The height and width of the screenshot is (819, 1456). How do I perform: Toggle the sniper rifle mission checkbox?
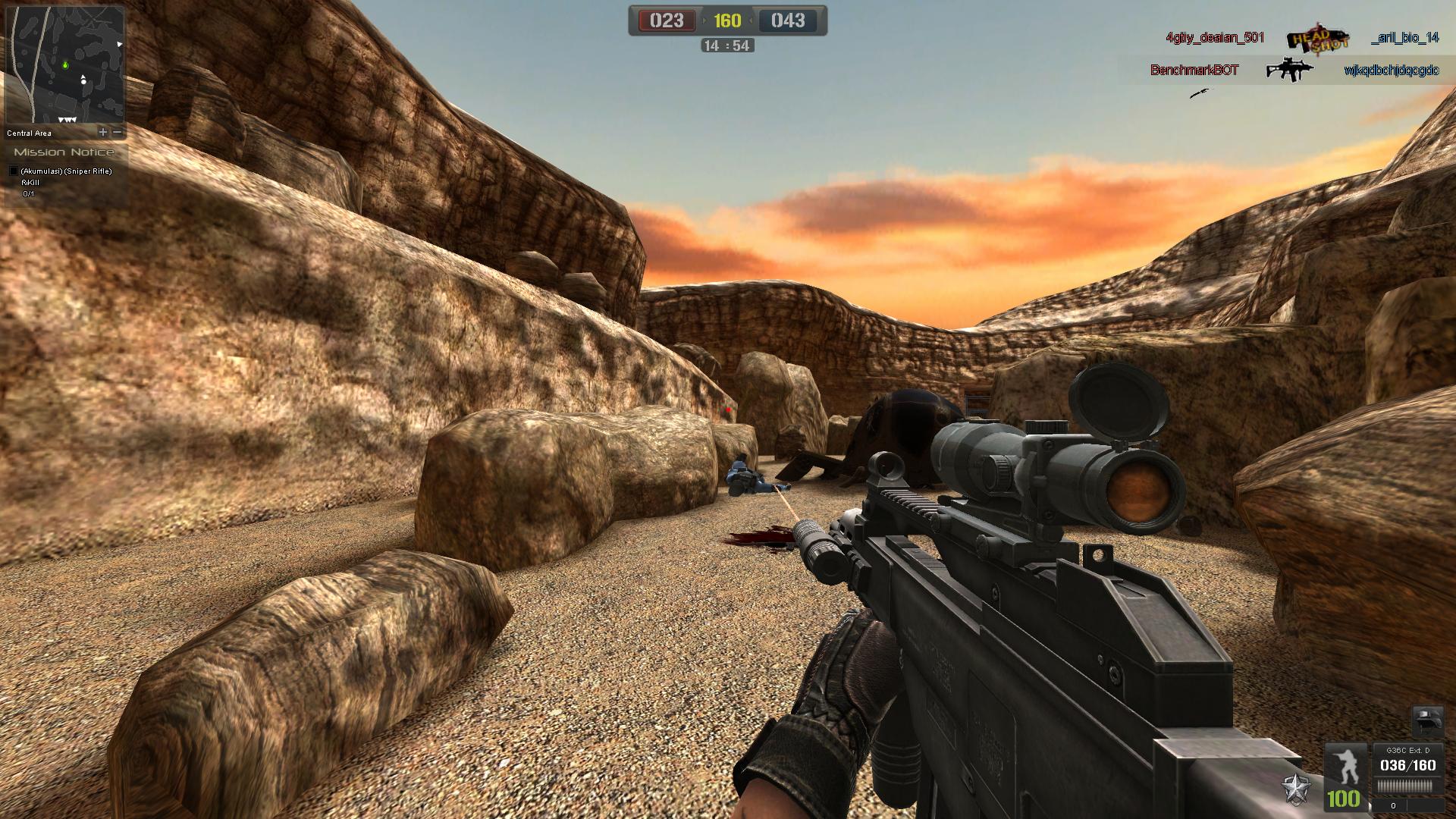click(x=13, y=171)
